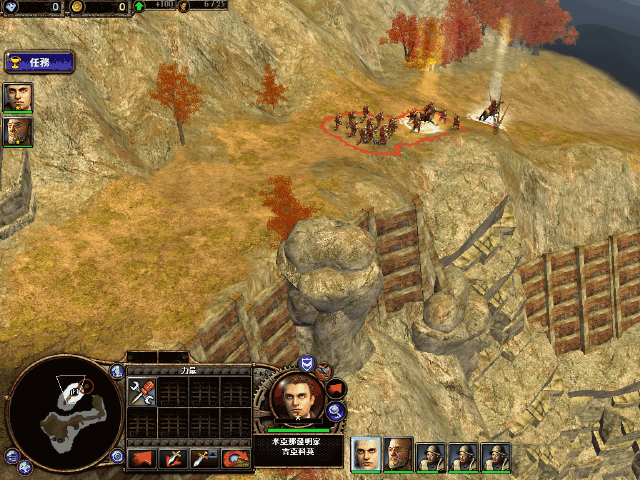Click the magnifying glass button beside portrait
Viewport: 640px width, 480px height.
[336, 410]
